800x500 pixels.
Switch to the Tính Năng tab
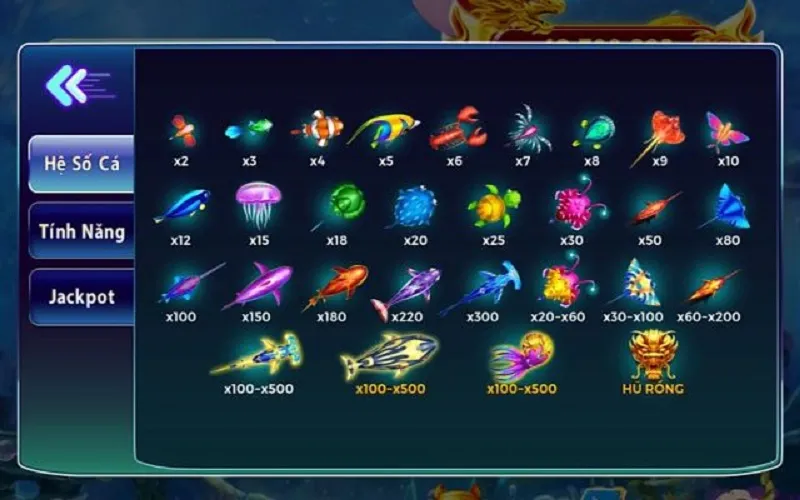pos(82,231)
